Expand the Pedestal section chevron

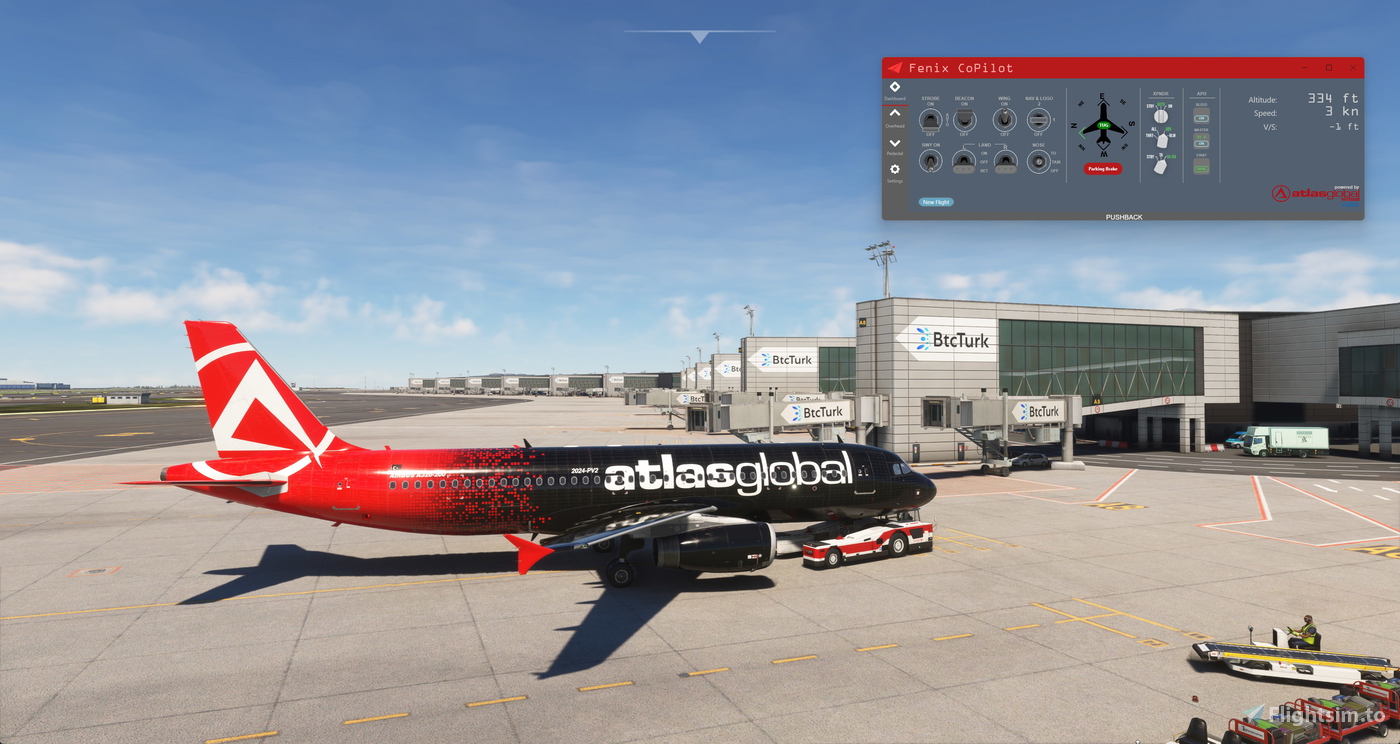coord(894,143)
